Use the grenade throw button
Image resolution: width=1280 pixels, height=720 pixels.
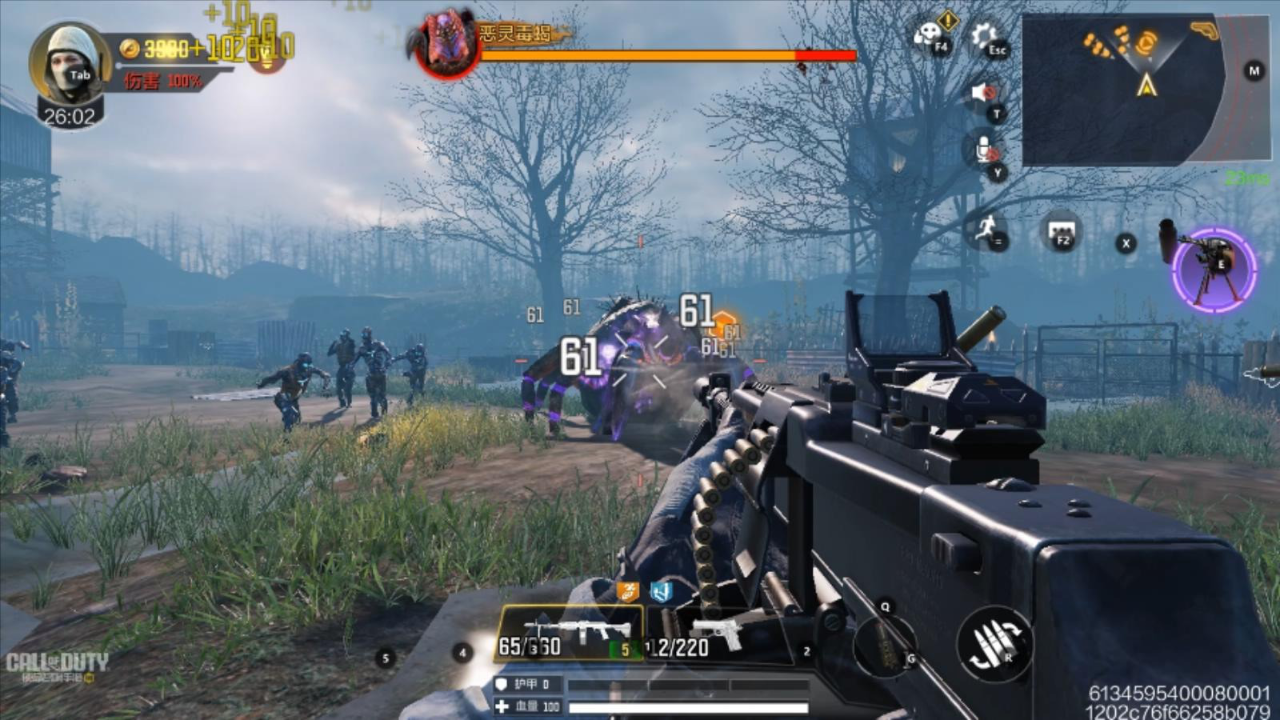coord(885,642)
